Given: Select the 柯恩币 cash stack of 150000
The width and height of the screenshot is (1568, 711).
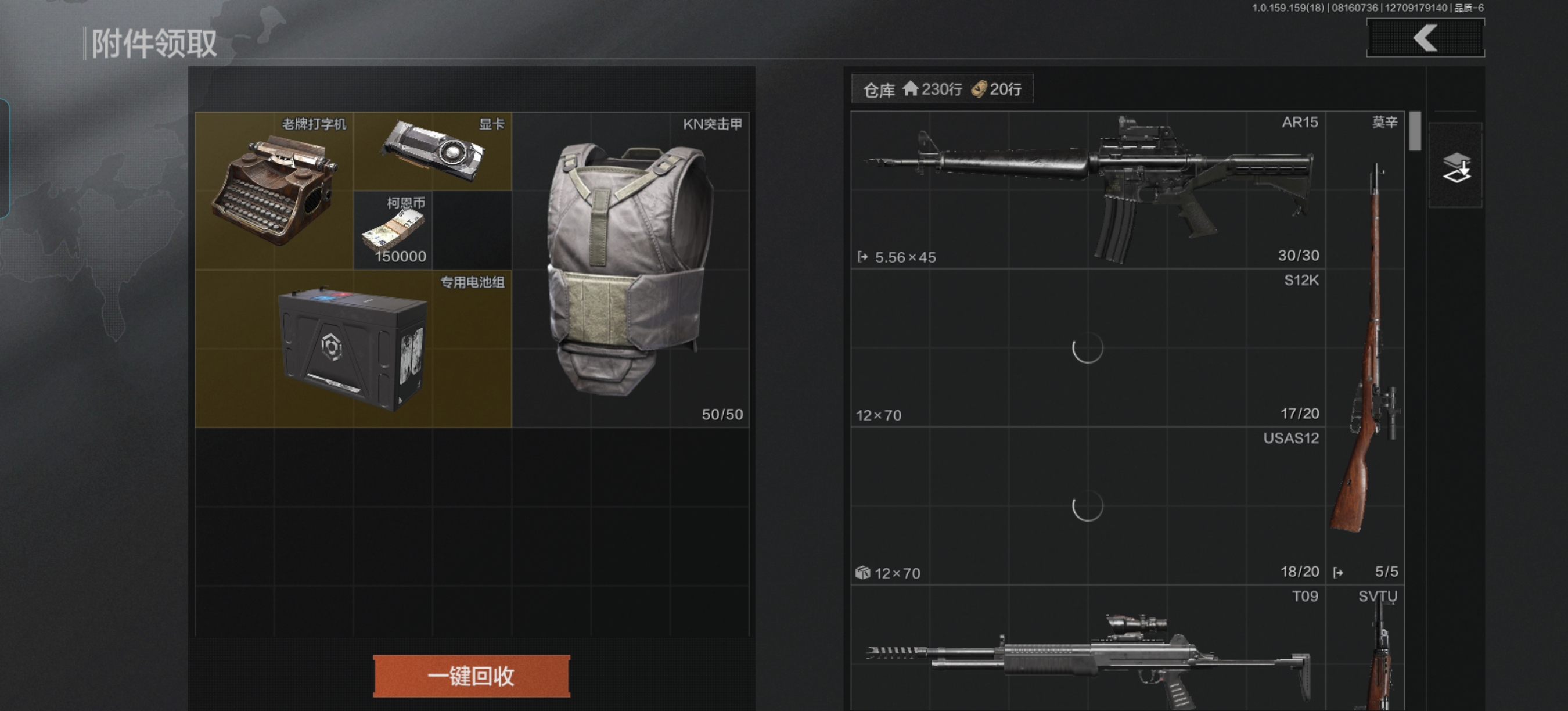Looking at the screenshot, I should [x=393, y=230].
